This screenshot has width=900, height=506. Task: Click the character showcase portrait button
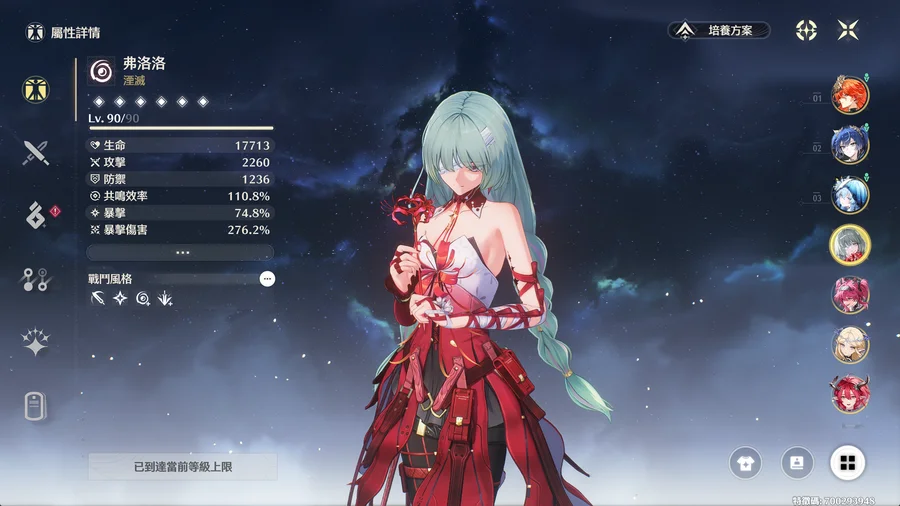coord(797,462)
